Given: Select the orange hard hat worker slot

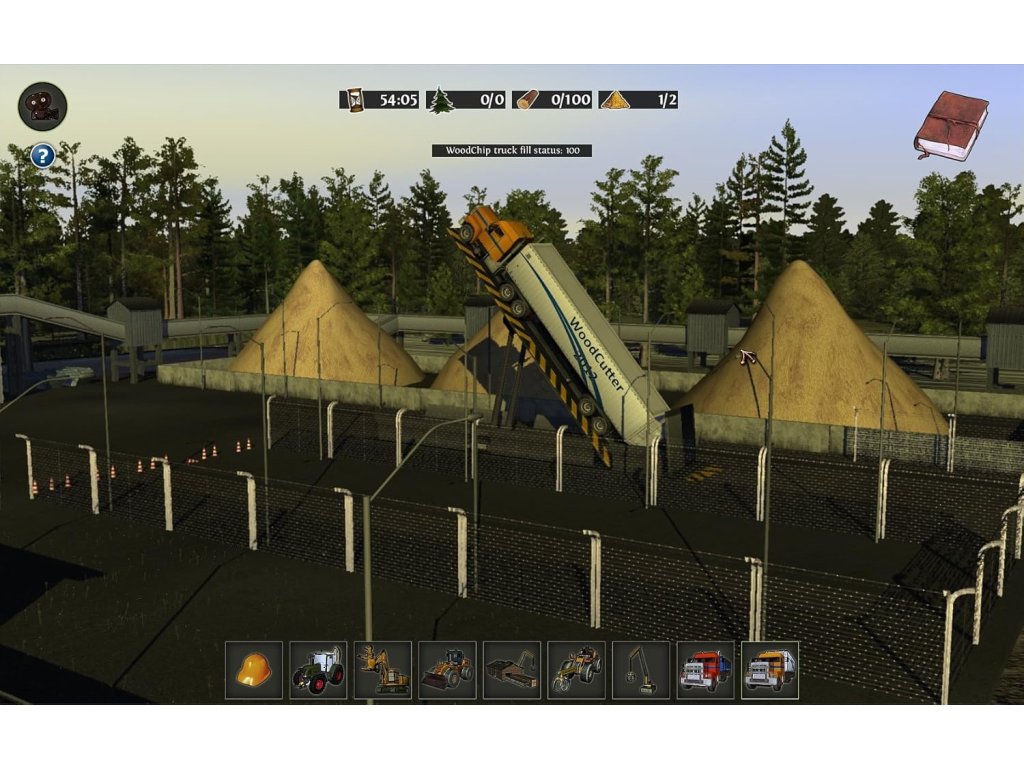Looking at the screenshot, I should point(254,670).
